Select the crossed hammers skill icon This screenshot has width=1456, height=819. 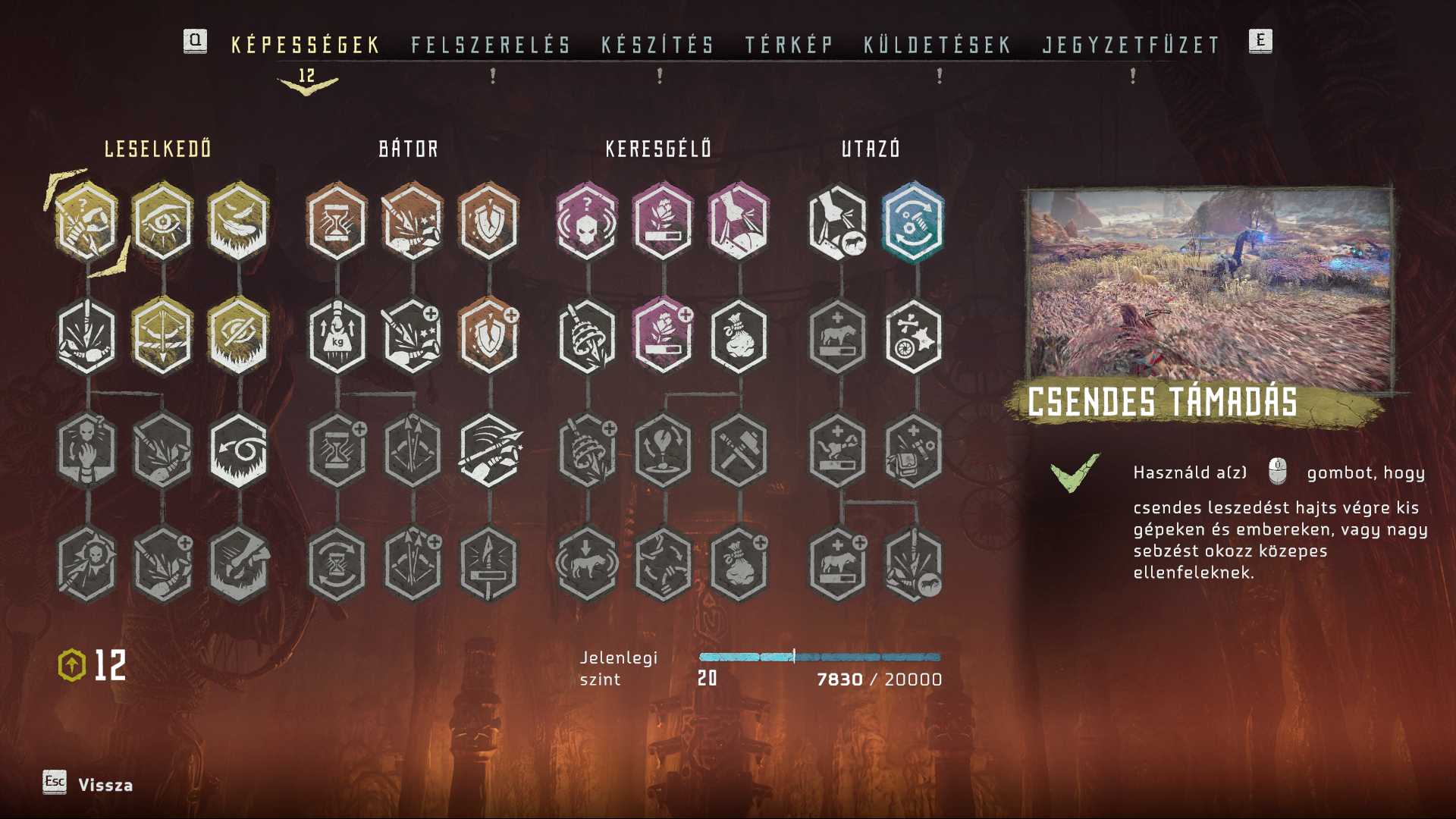(x=739, y=450)
